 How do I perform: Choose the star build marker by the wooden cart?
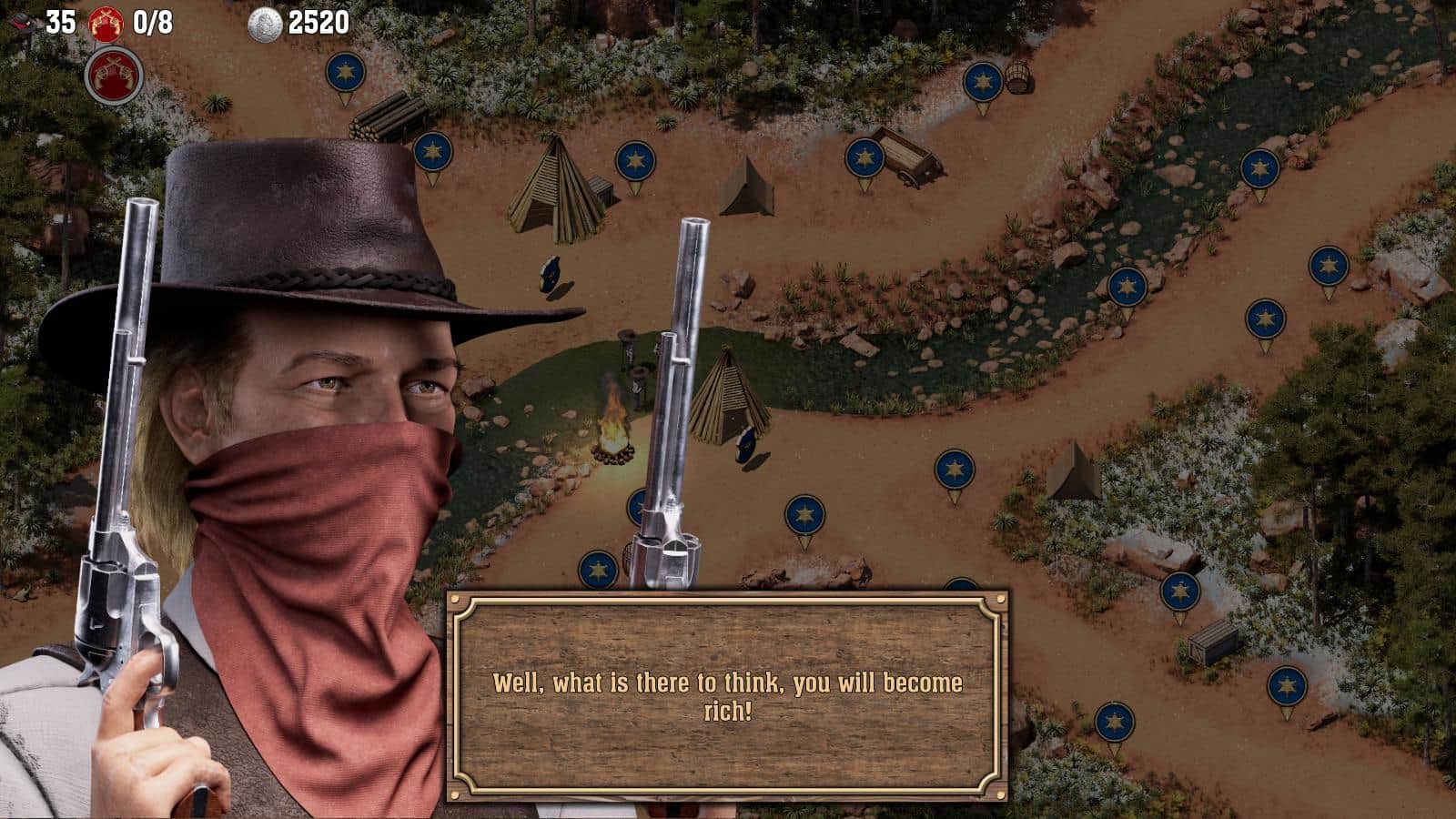pos(864,158)
